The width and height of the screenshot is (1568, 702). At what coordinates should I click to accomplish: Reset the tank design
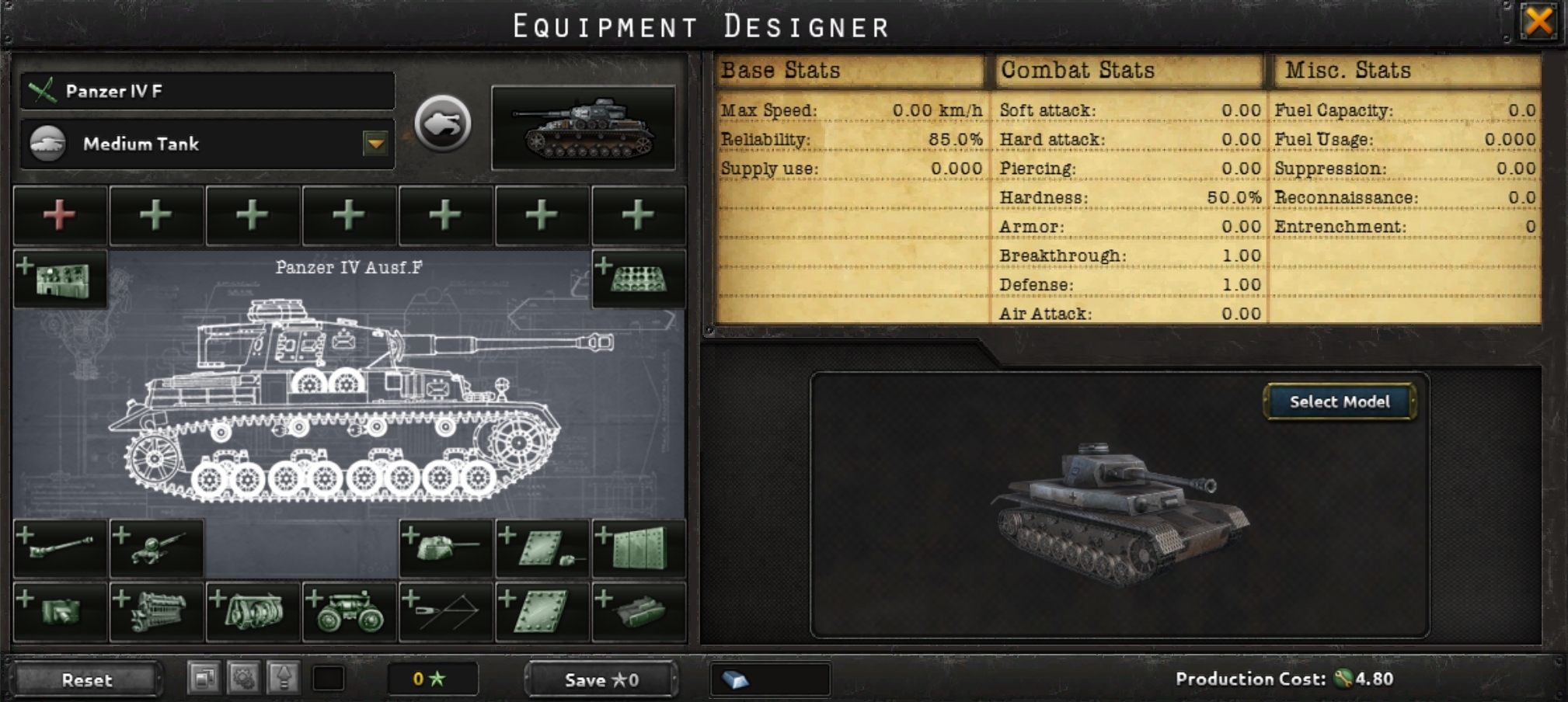pos(88,680)
